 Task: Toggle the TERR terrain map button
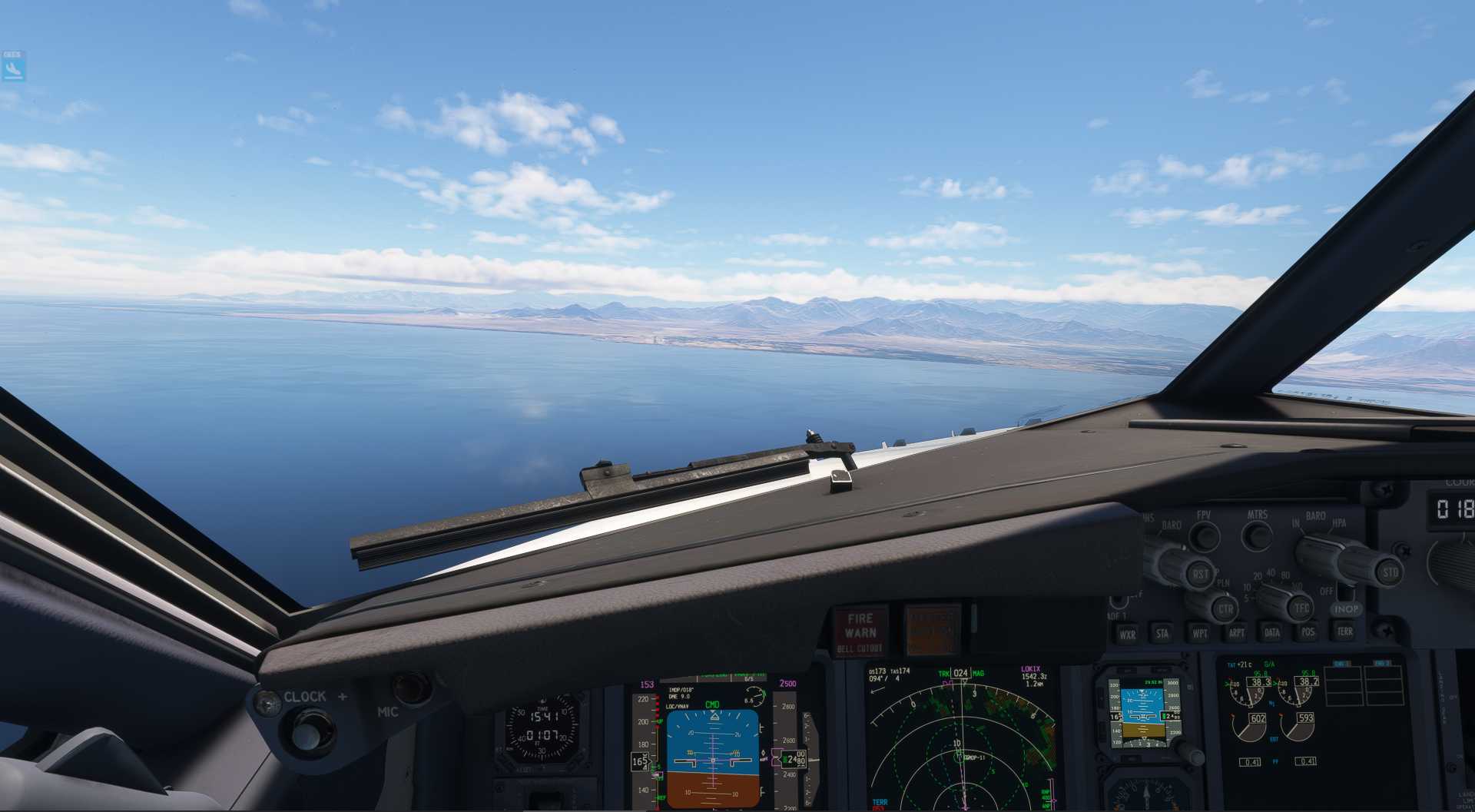(x=1344, y=631)
